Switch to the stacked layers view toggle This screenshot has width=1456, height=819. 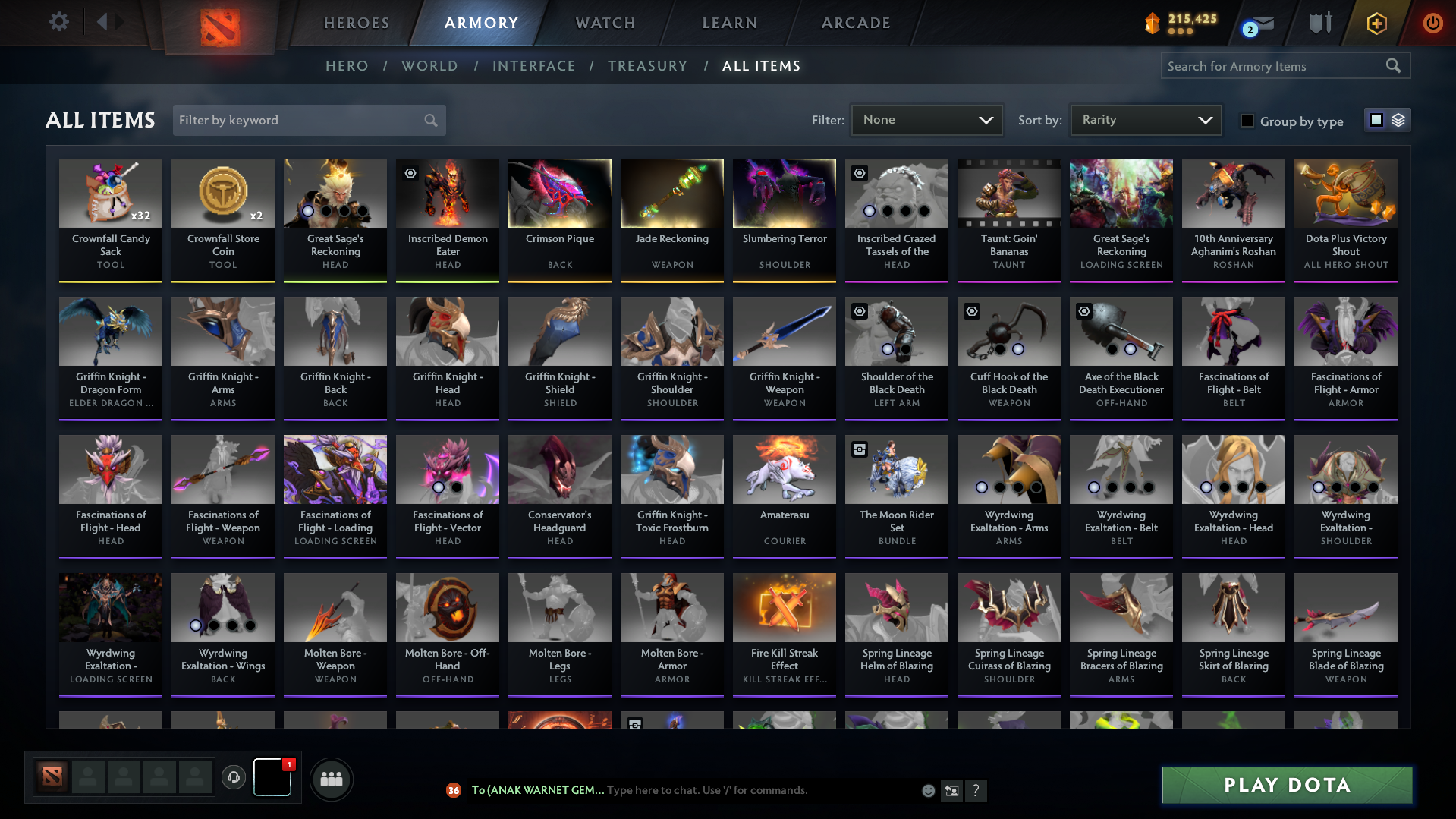coord(1397,120)
